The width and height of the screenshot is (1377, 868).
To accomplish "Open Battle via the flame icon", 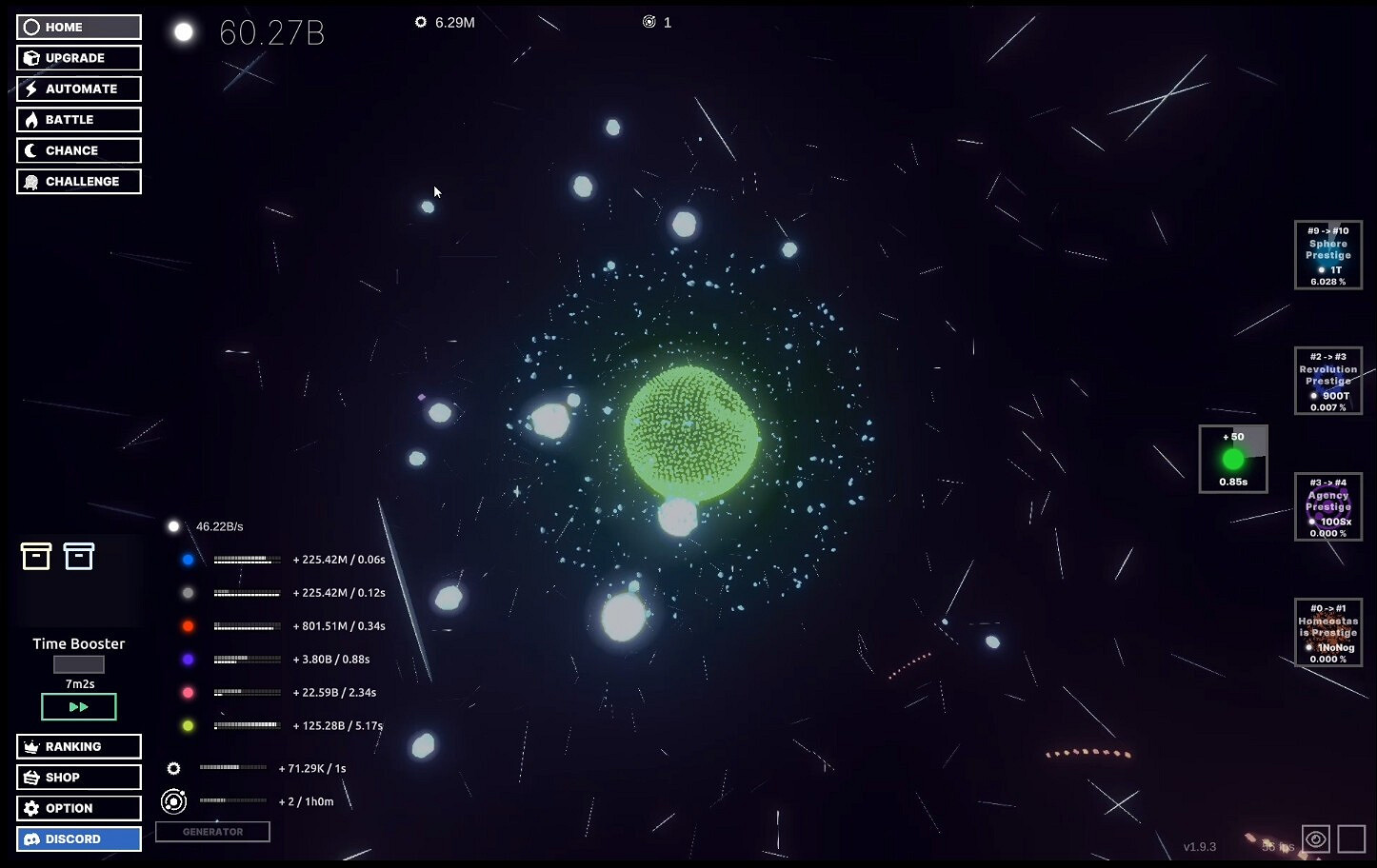I will (x=31, y=119).
